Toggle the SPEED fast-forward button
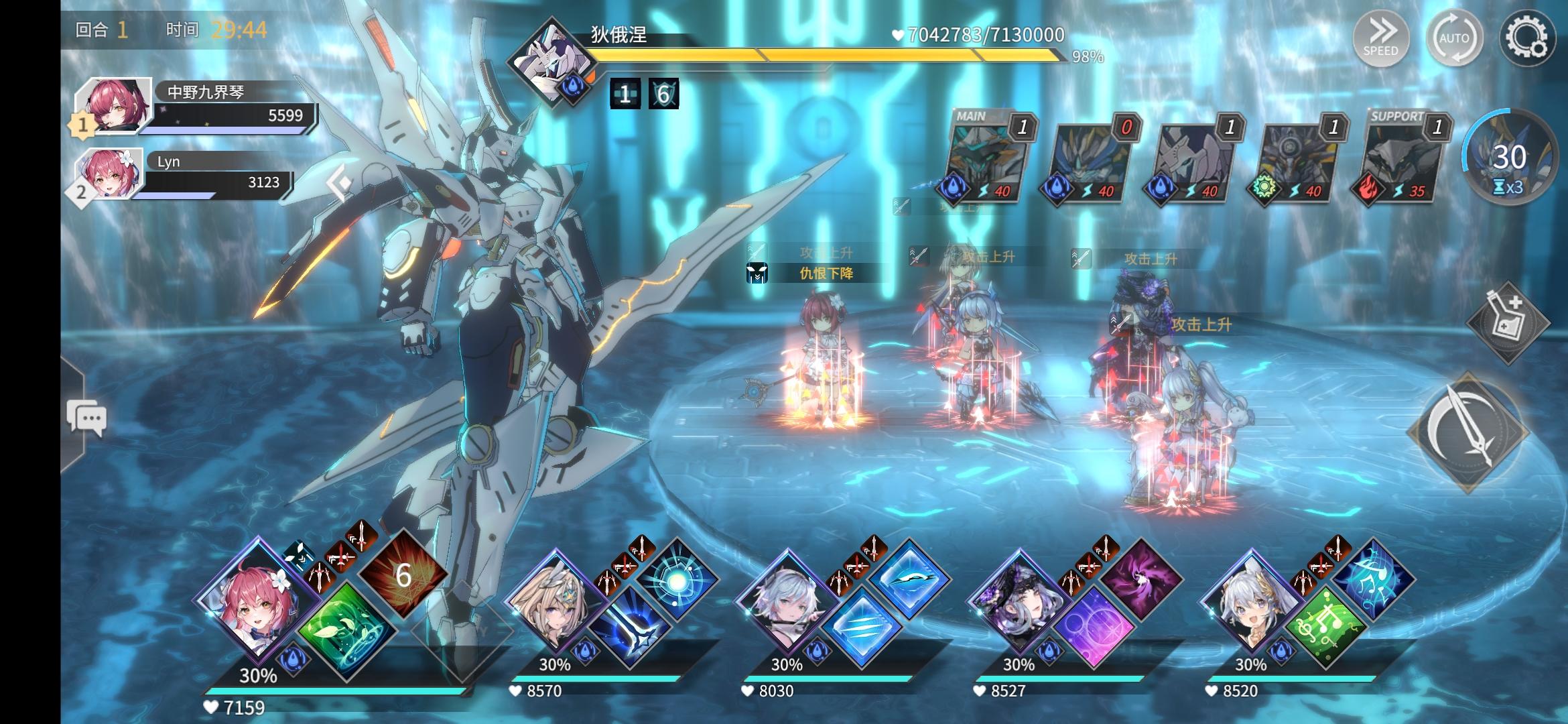Image resolution: width=1568 pixels, height=724 pixels. pyautogui.click(x=1381, y=38)
